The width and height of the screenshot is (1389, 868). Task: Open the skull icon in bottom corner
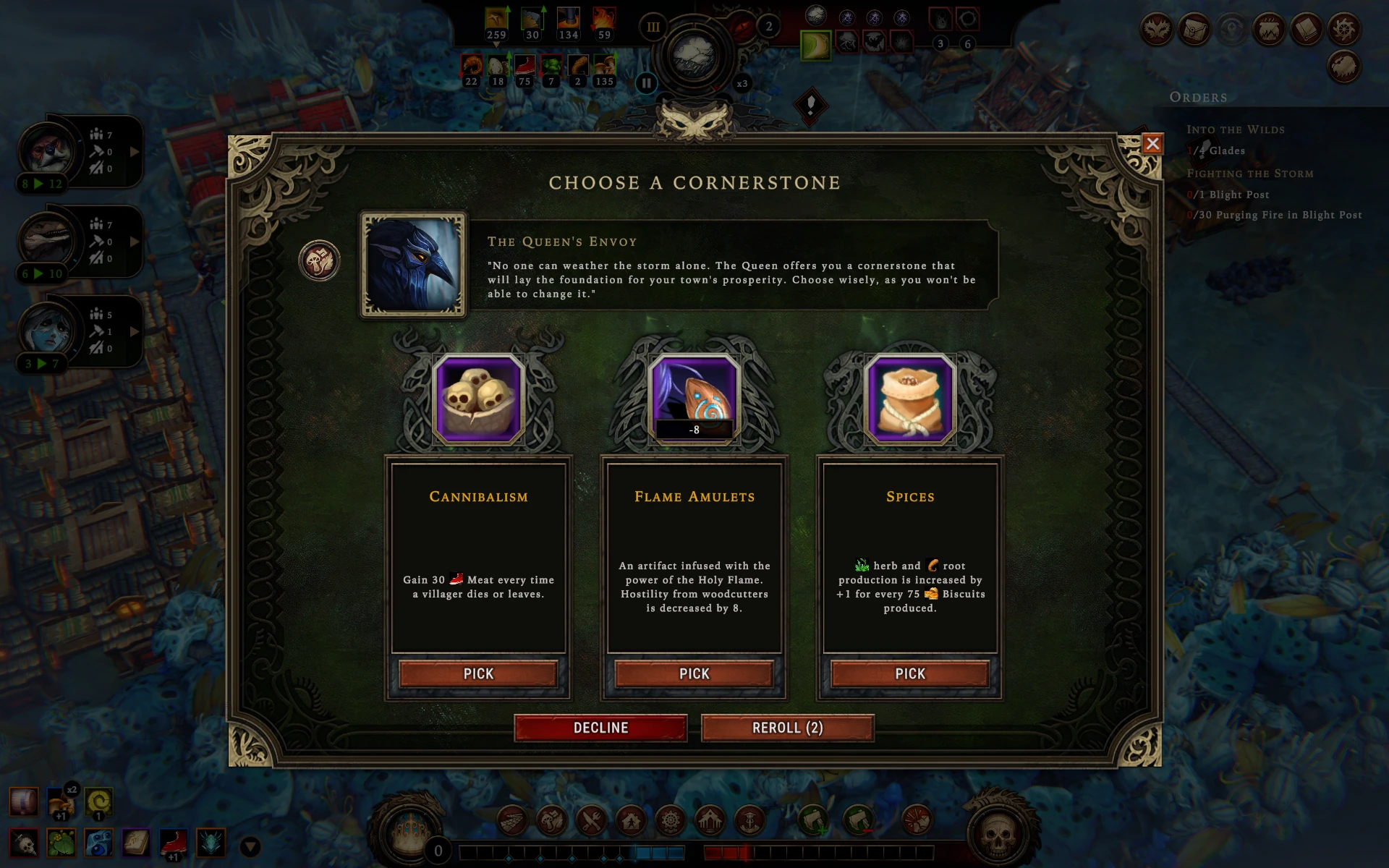[997, 833]
